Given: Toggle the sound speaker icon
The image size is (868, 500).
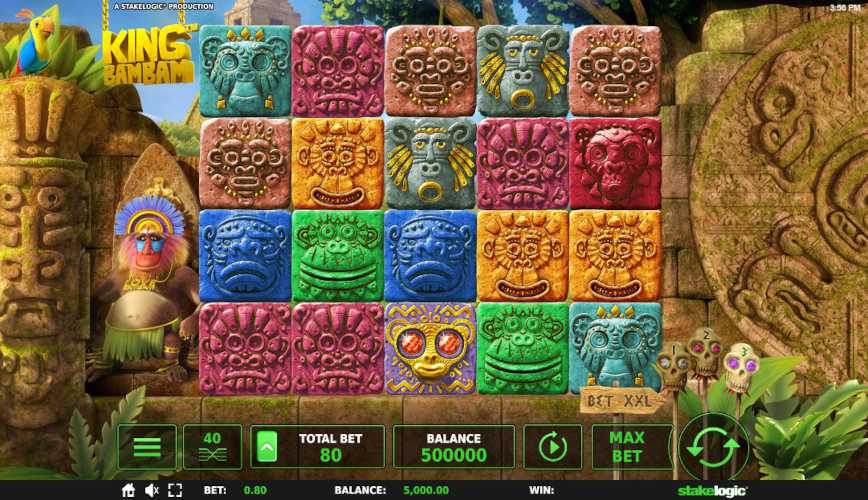Looking at the screenshot, I should [152, 491].
